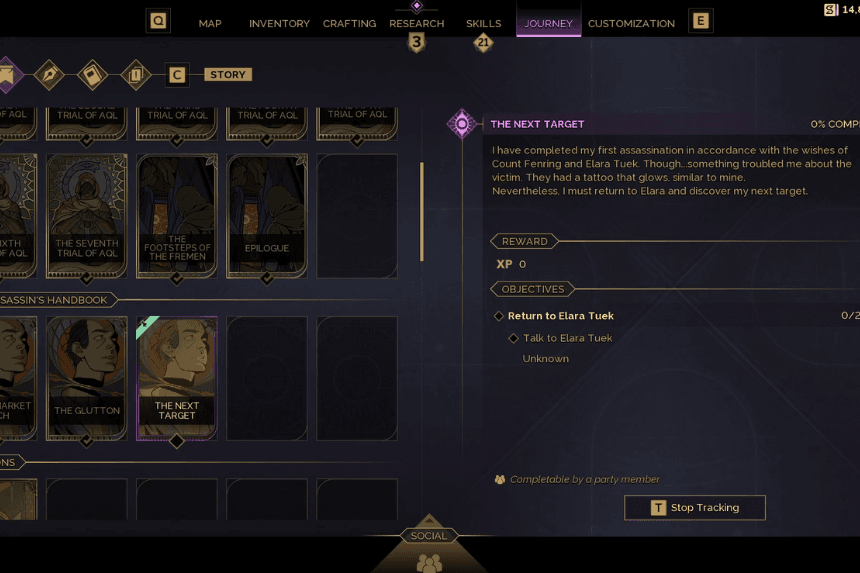Open the Epilogue story card
This screenshot has width=860, height=573.
click(267, 215)
